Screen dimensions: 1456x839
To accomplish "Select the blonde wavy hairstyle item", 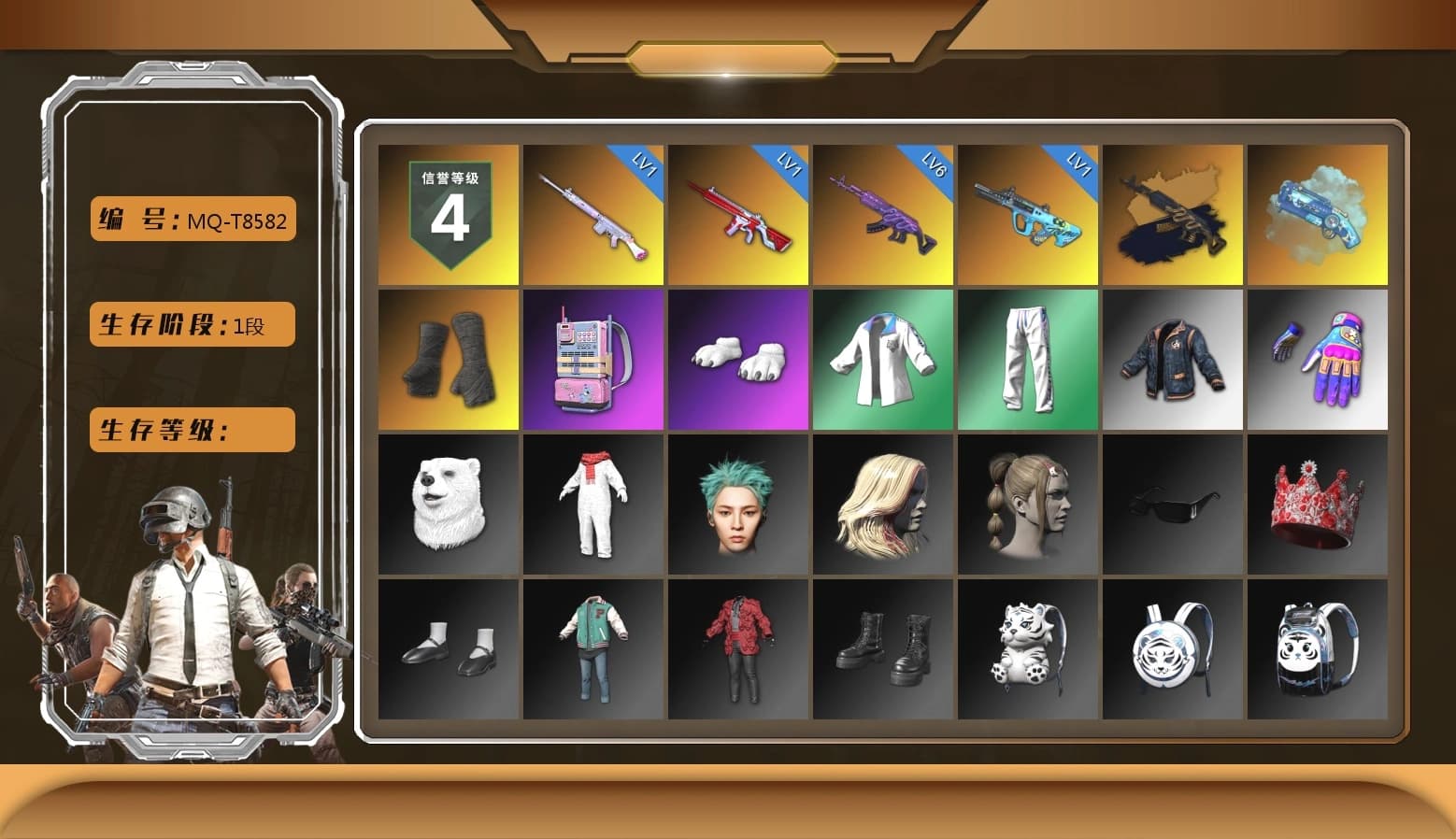I will pyautogui.click(x=882, y=505).
